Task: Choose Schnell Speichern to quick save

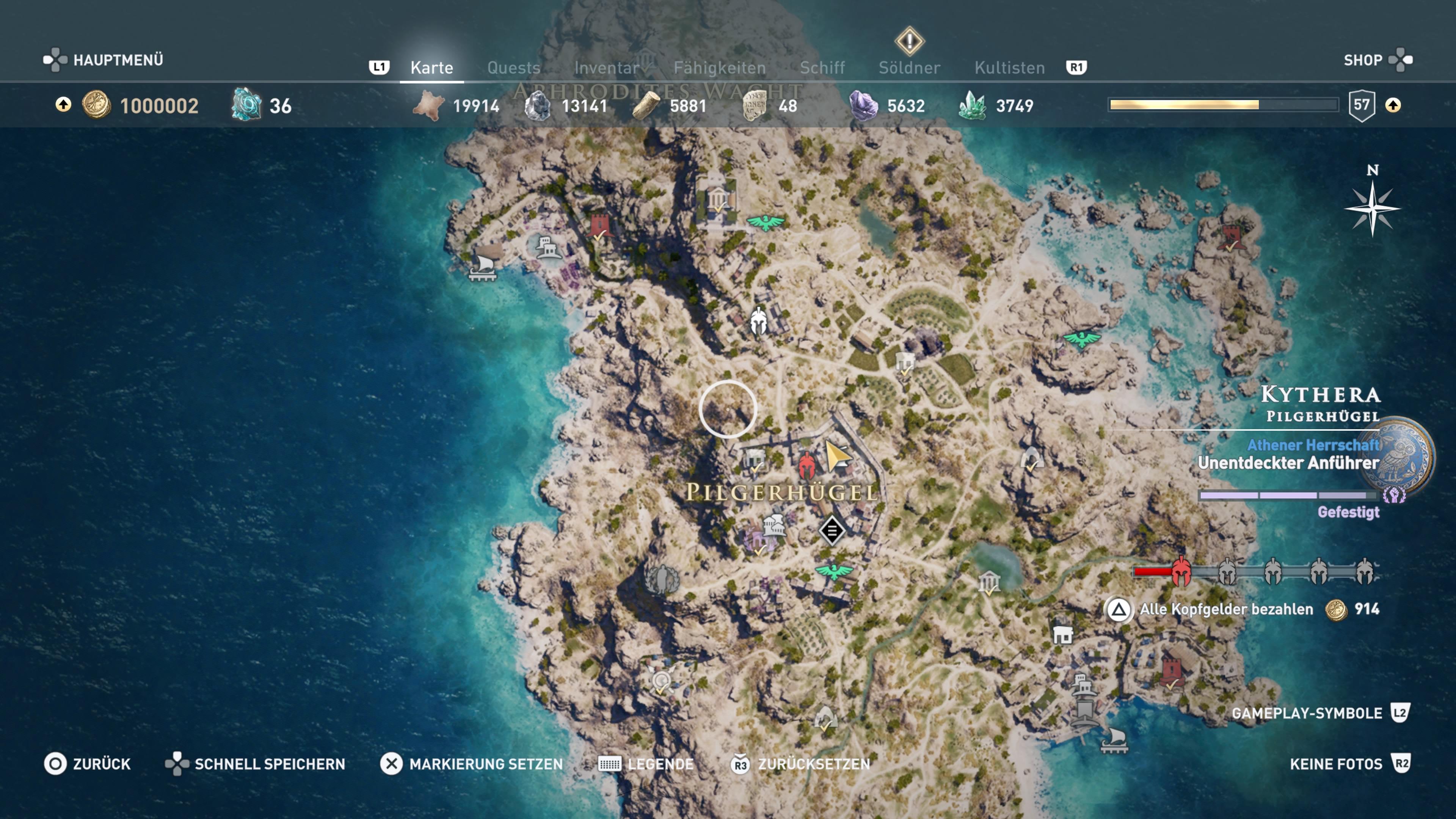Action: 255,764
